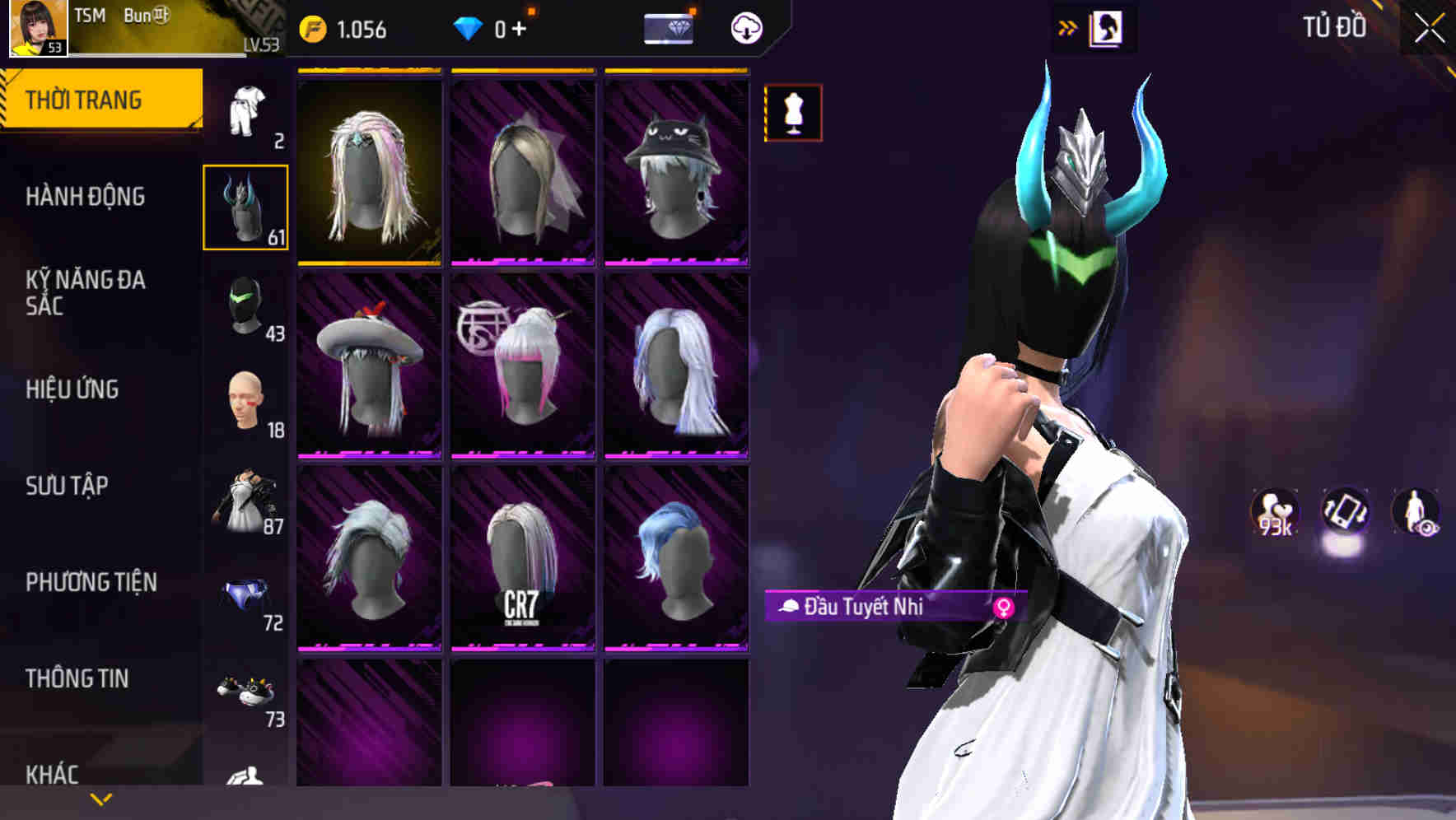Select the shirt clothing category icon
The height and width of the screenshot is (820, 1456).
coord(246,111)
